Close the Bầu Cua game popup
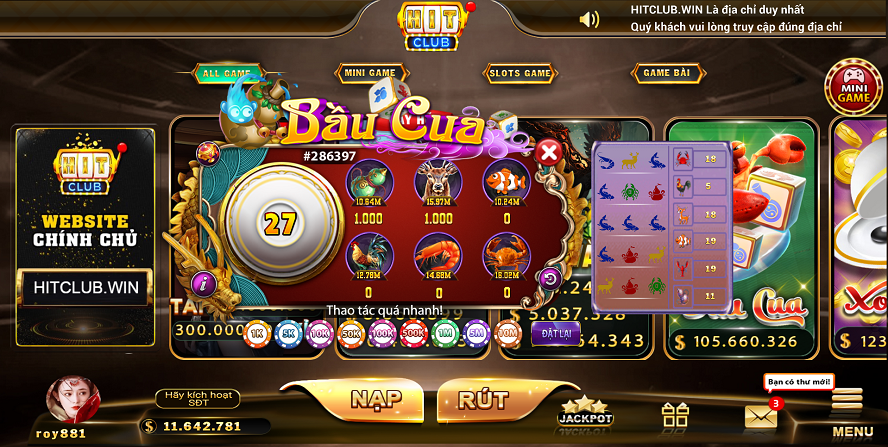This screenshot has height=447, width=888. tap(548, 153)
